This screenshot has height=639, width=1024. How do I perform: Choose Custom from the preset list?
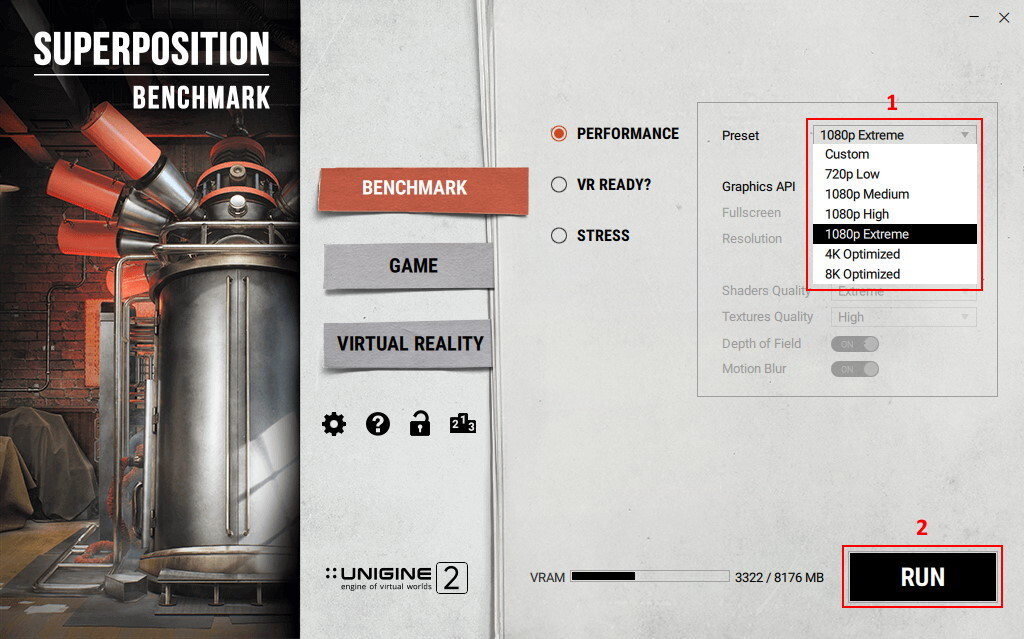pos(847,154)
